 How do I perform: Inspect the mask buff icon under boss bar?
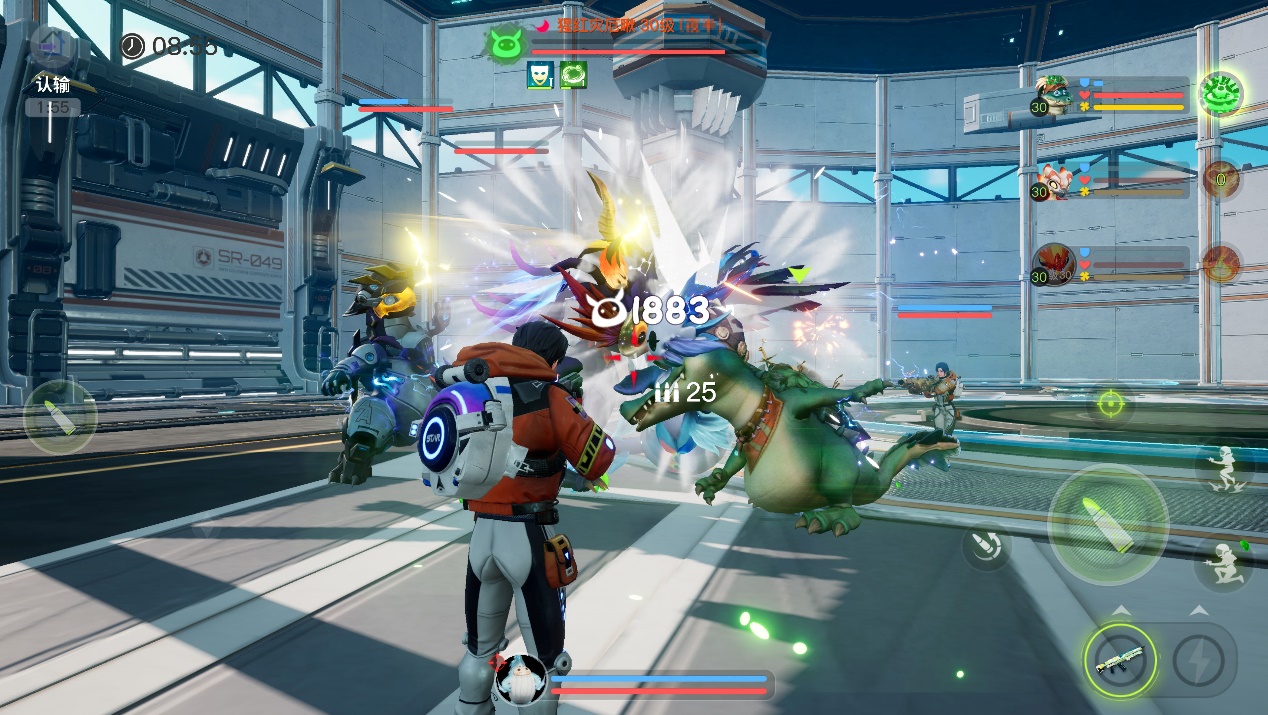click(540, 75)
